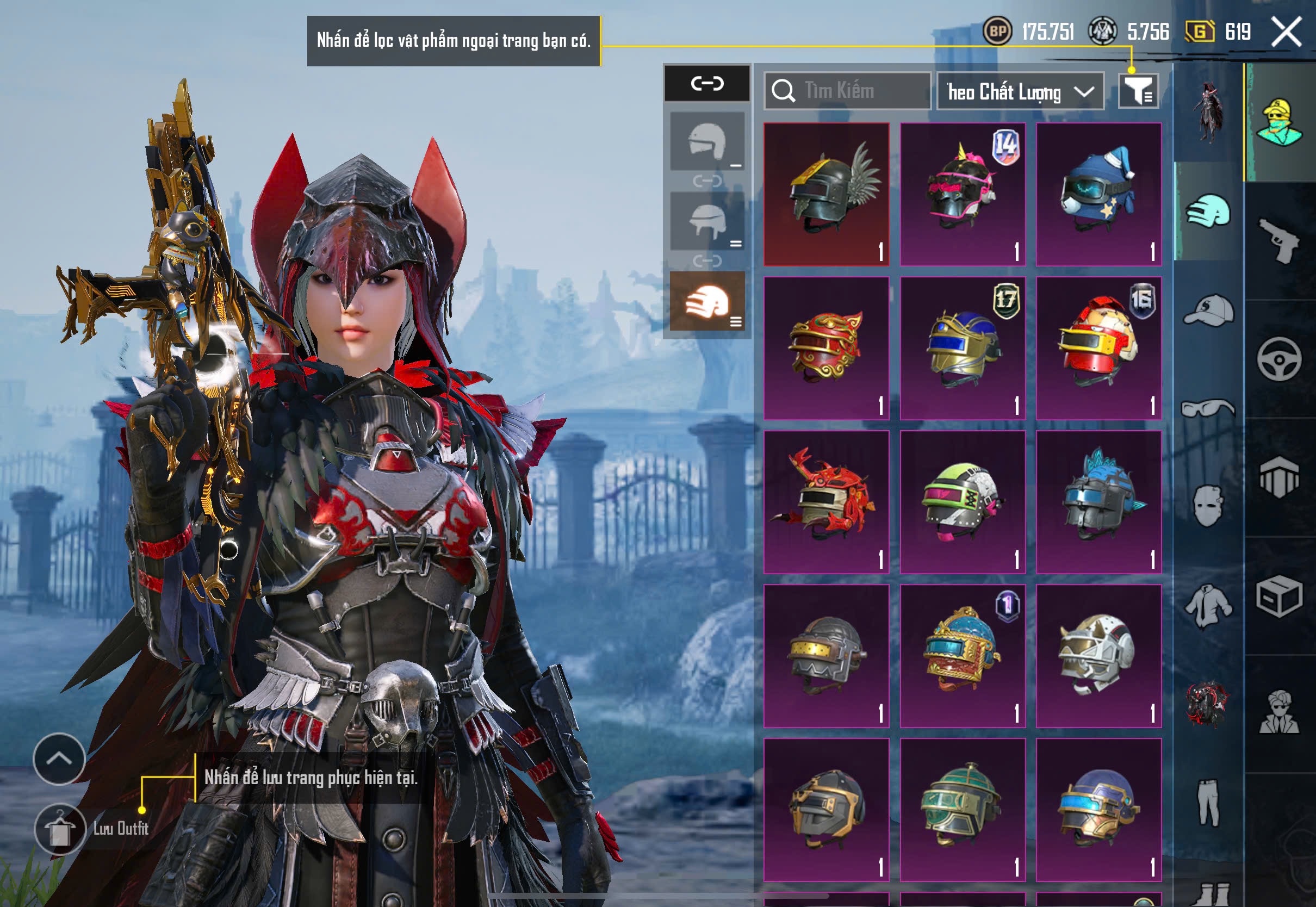Close the inventory with the X button
1316x907 pixels.
pyautogui.click(x=1286, y=31)
